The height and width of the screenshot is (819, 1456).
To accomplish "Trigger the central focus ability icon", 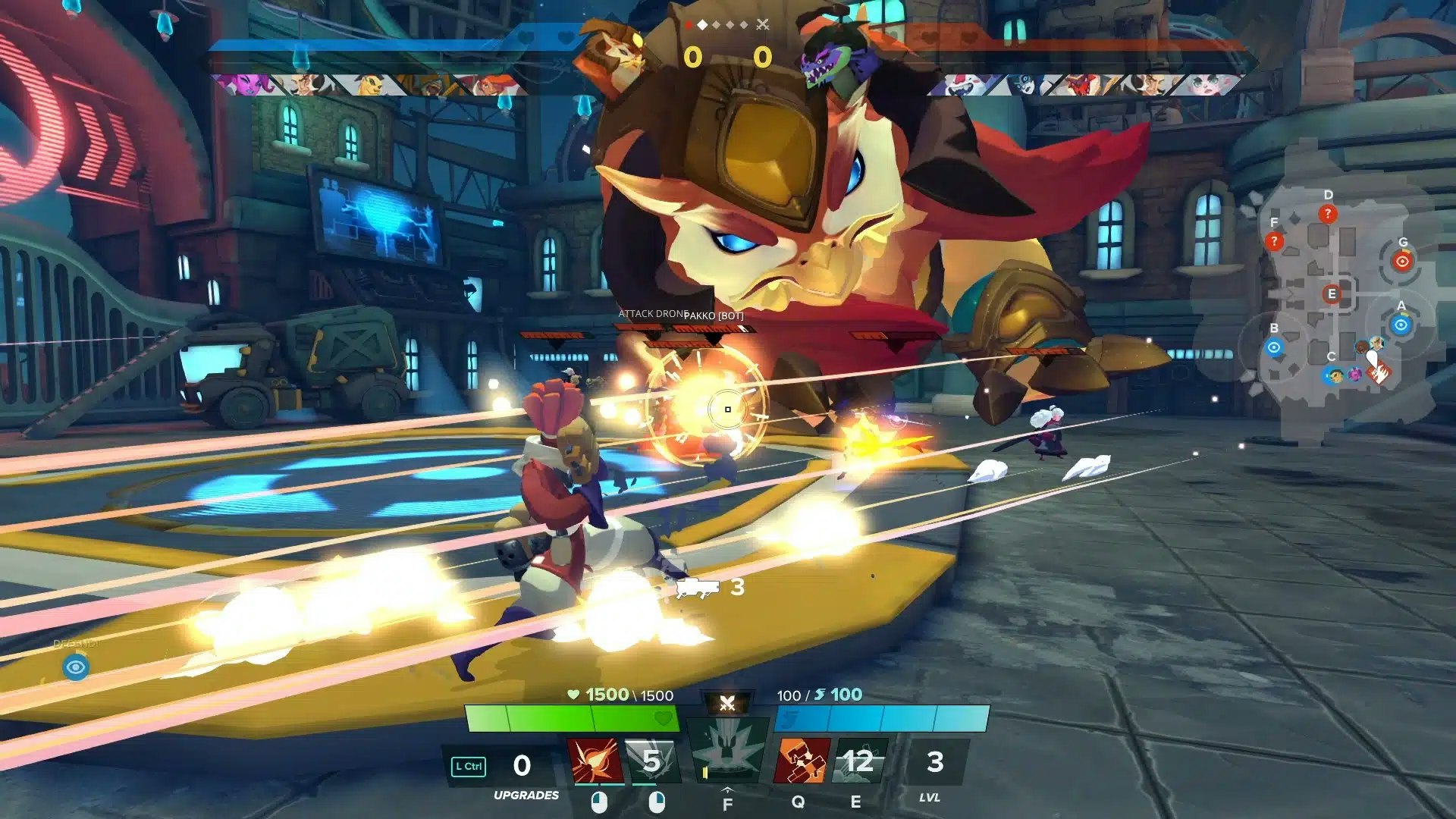I will pyautogui.click(x=726, y=753).
